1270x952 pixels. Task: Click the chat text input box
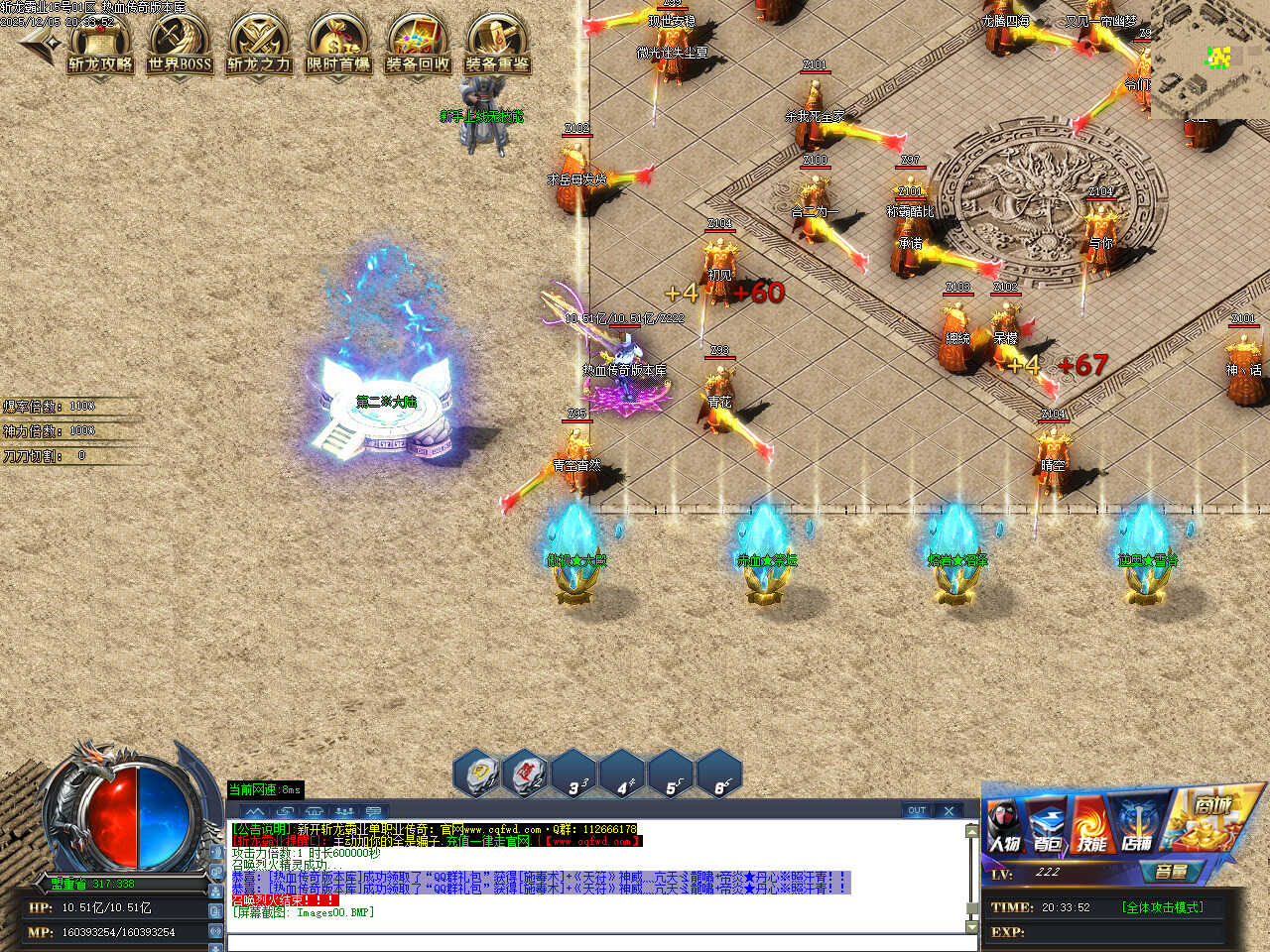pyautogui.click(x=595, y=942)
